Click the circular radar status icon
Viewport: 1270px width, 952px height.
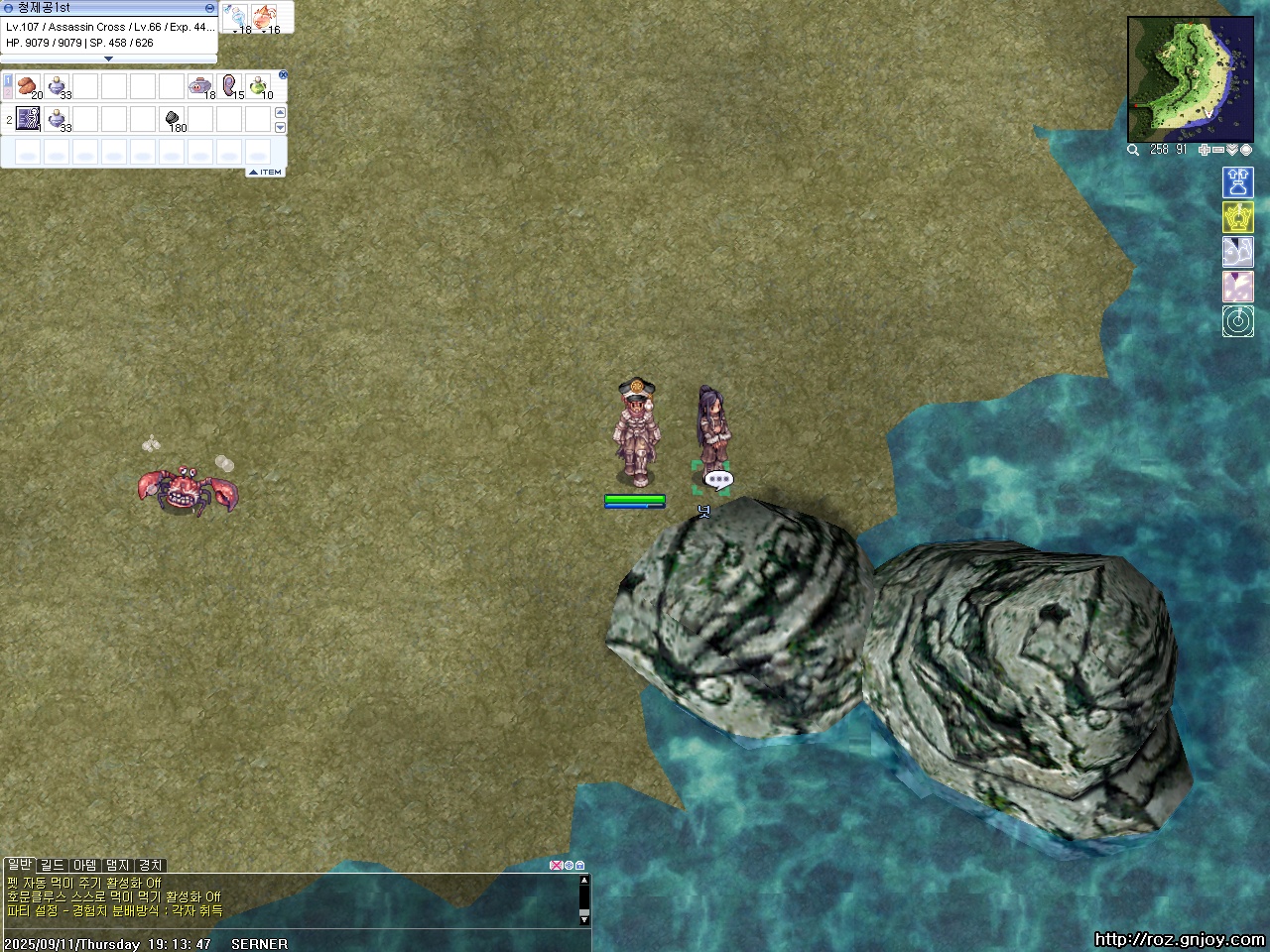tap(1237, 321)
